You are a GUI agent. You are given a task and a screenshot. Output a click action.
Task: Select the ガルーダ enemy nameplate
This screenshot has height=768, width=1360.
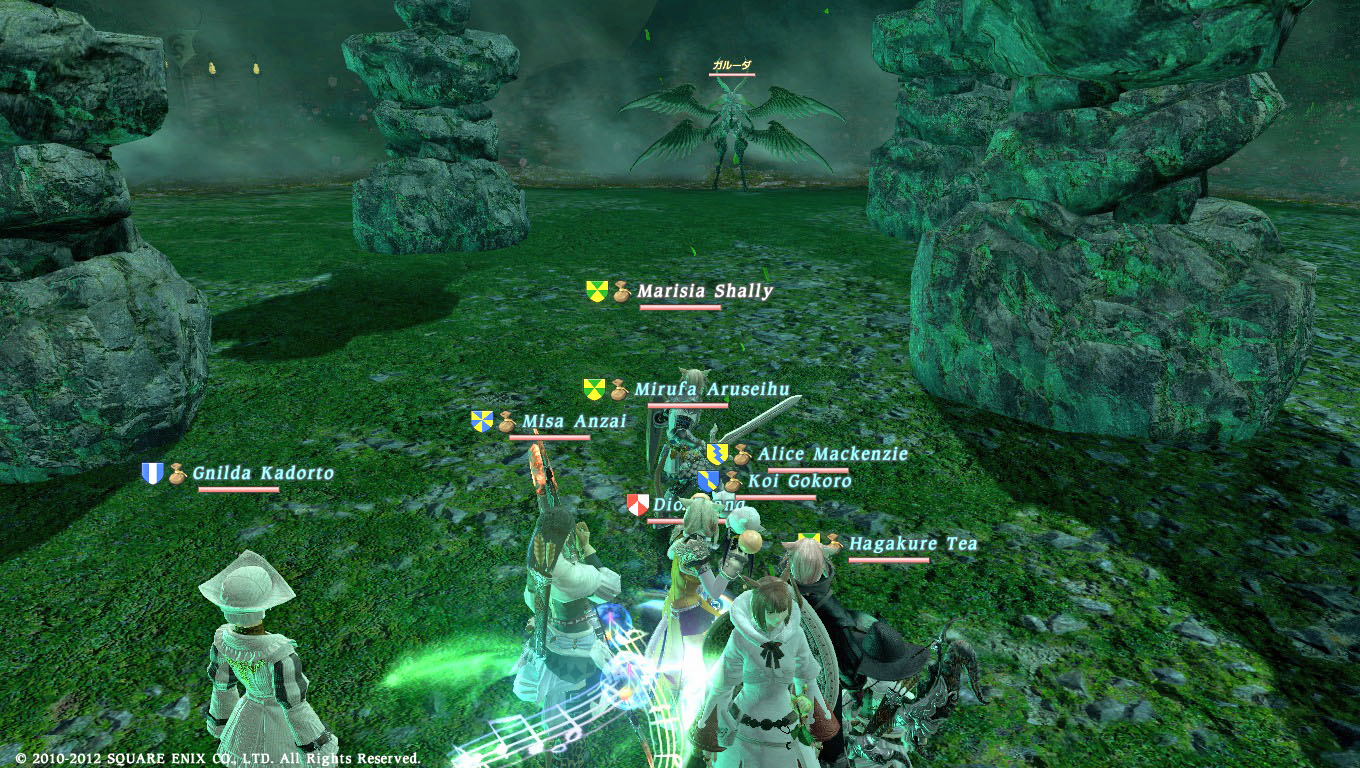click(731, 65)
